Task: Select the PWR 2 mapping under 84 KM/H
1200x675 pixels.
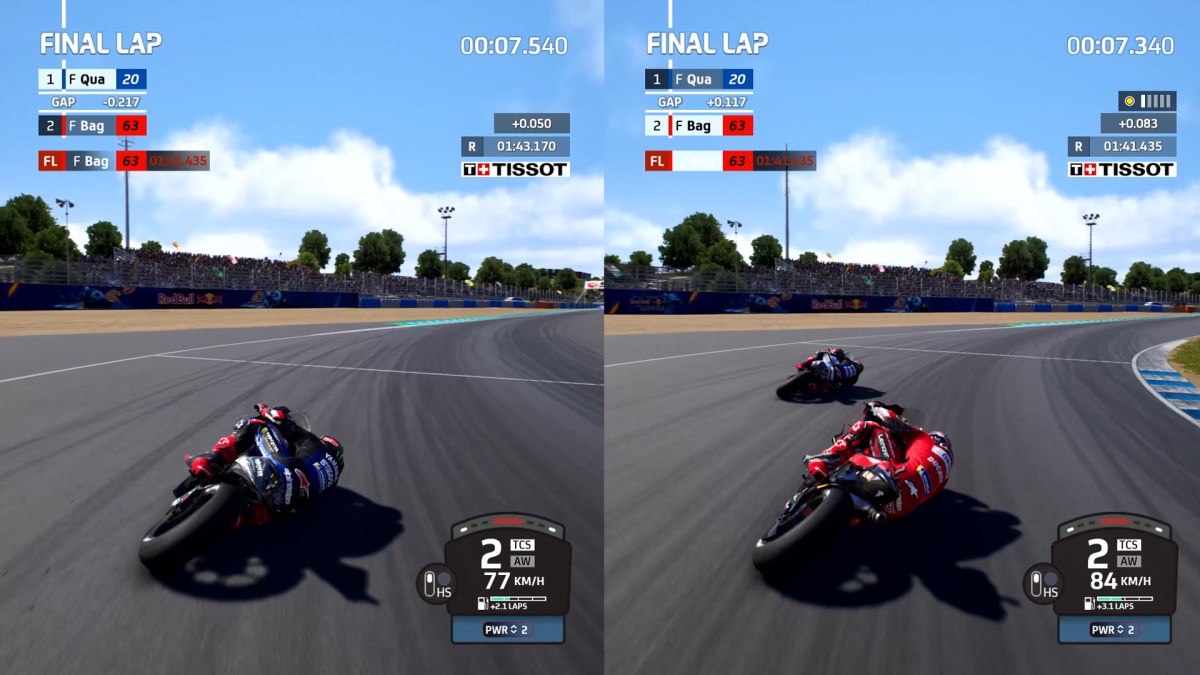Action: click(1114, 630)
